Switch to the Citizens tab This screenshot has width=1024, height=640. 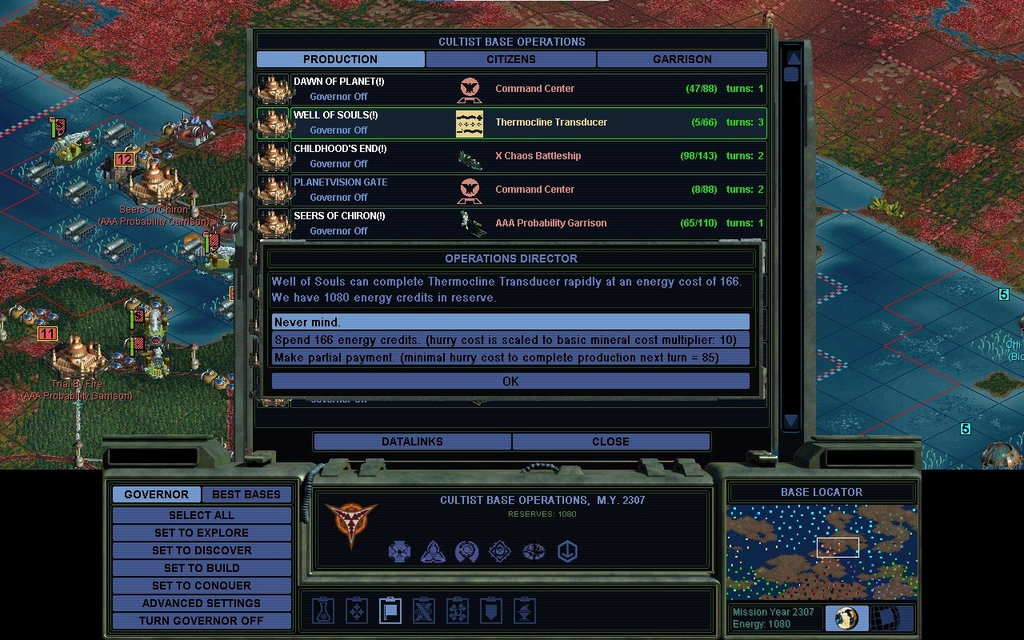[511, 59]
